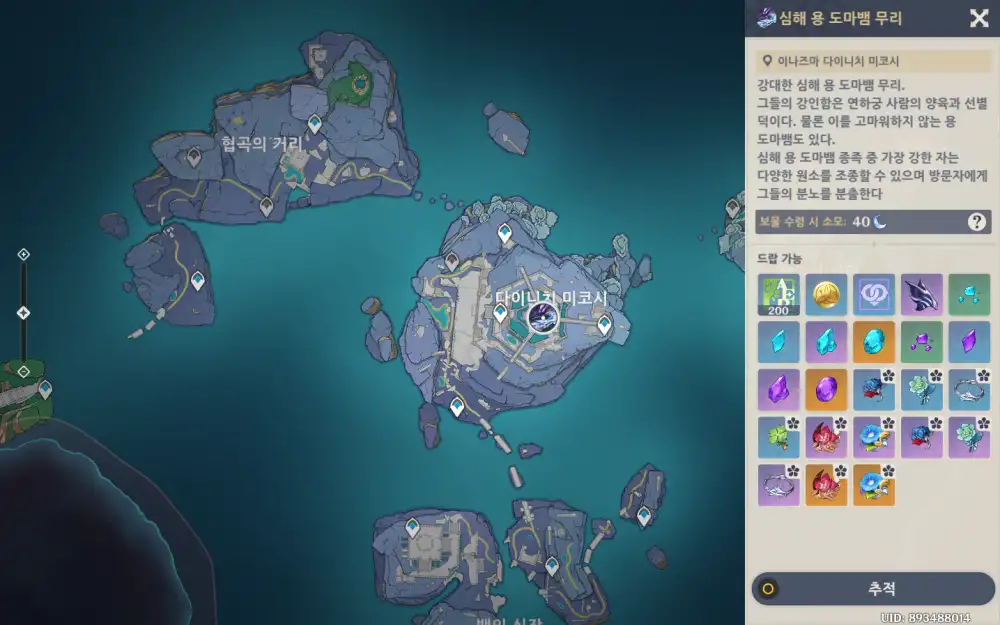Adjust the map zoom slider handle
This screenshot has width=1000, height=625.
pos(24,313)
